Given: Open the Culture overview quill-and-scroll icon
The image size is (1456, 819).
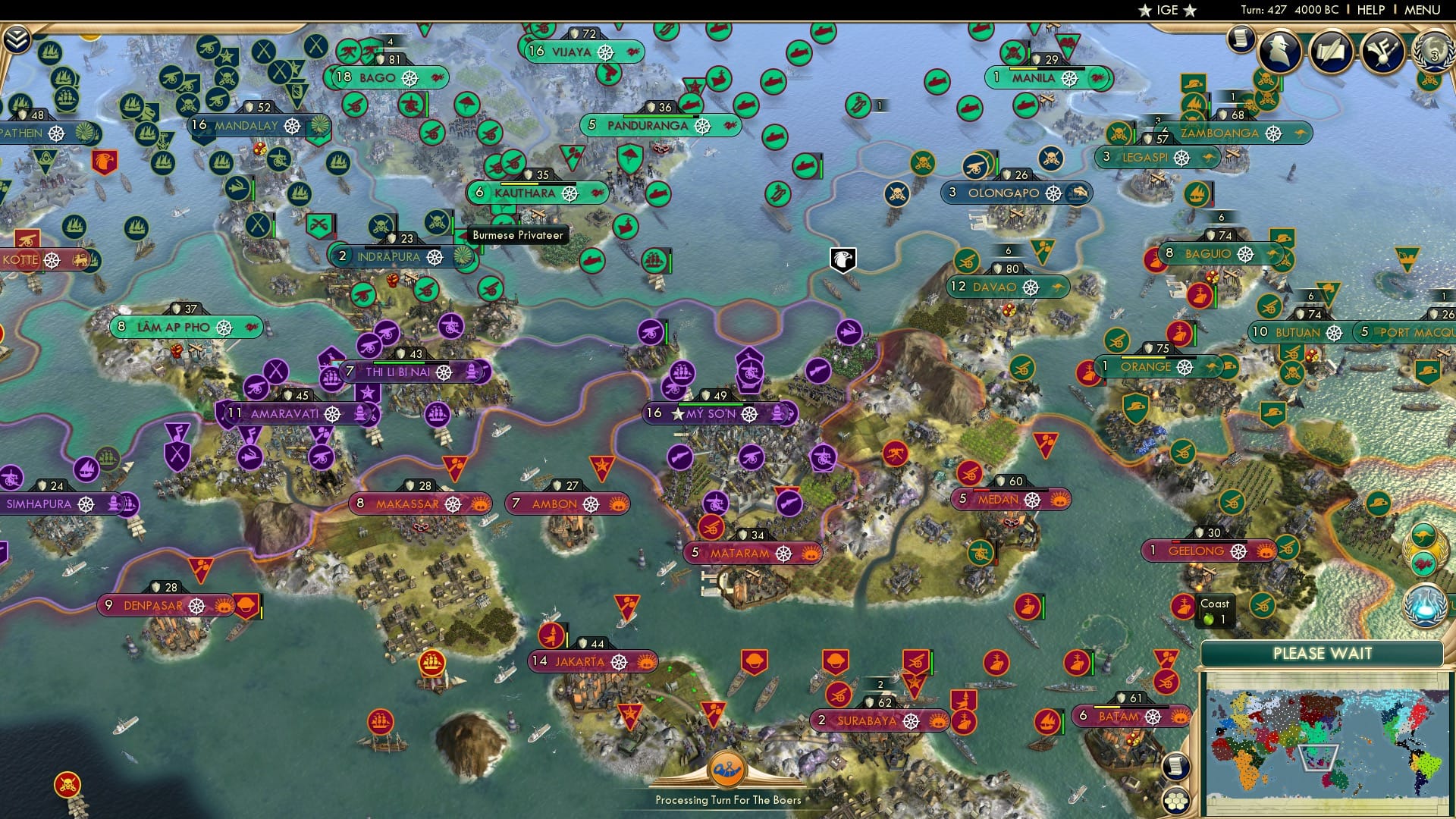Looking at the screenshot, I should pos(1333,51).
